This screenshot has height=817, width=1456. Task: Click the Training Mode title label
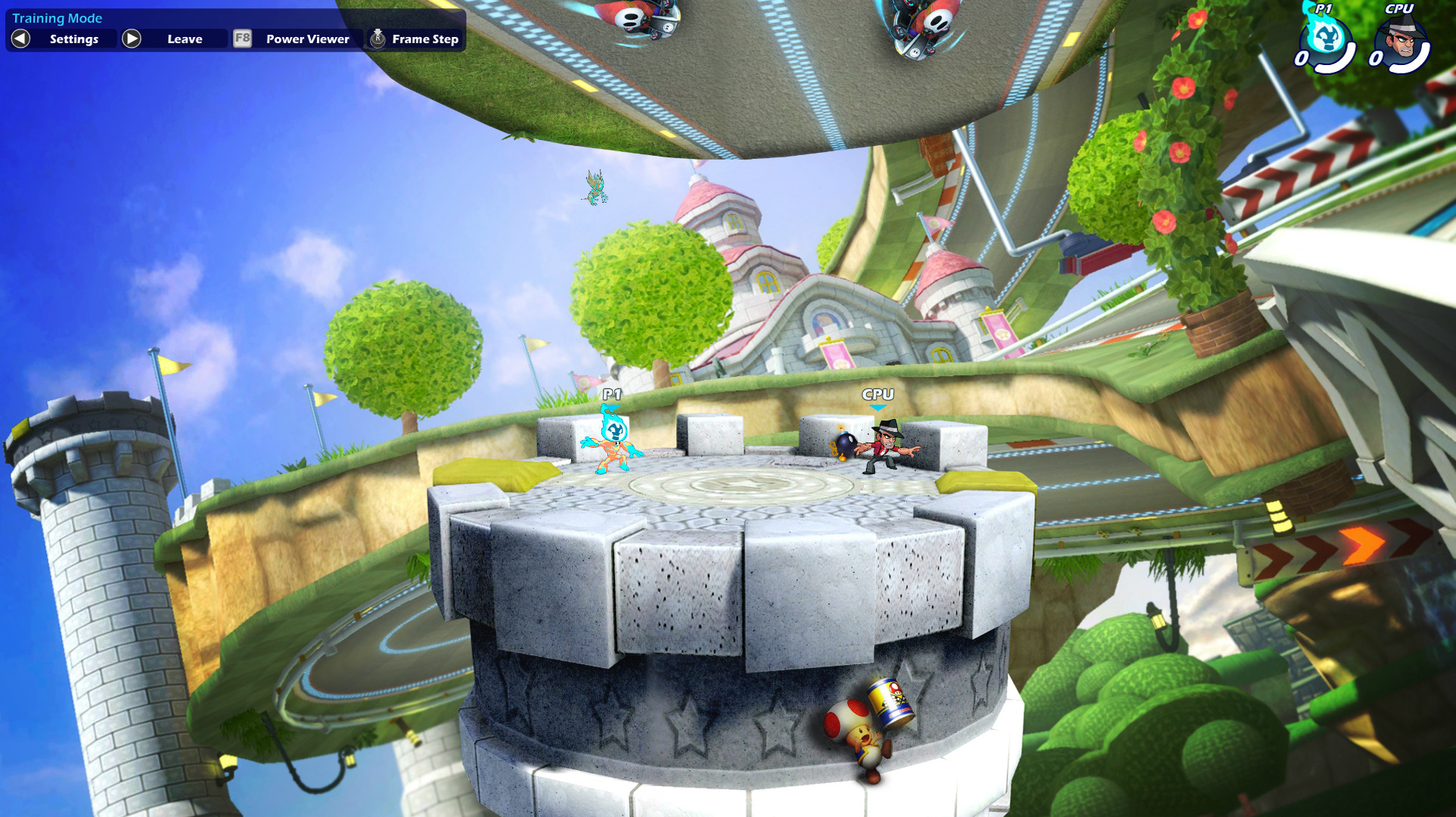(x=57, y=17)
